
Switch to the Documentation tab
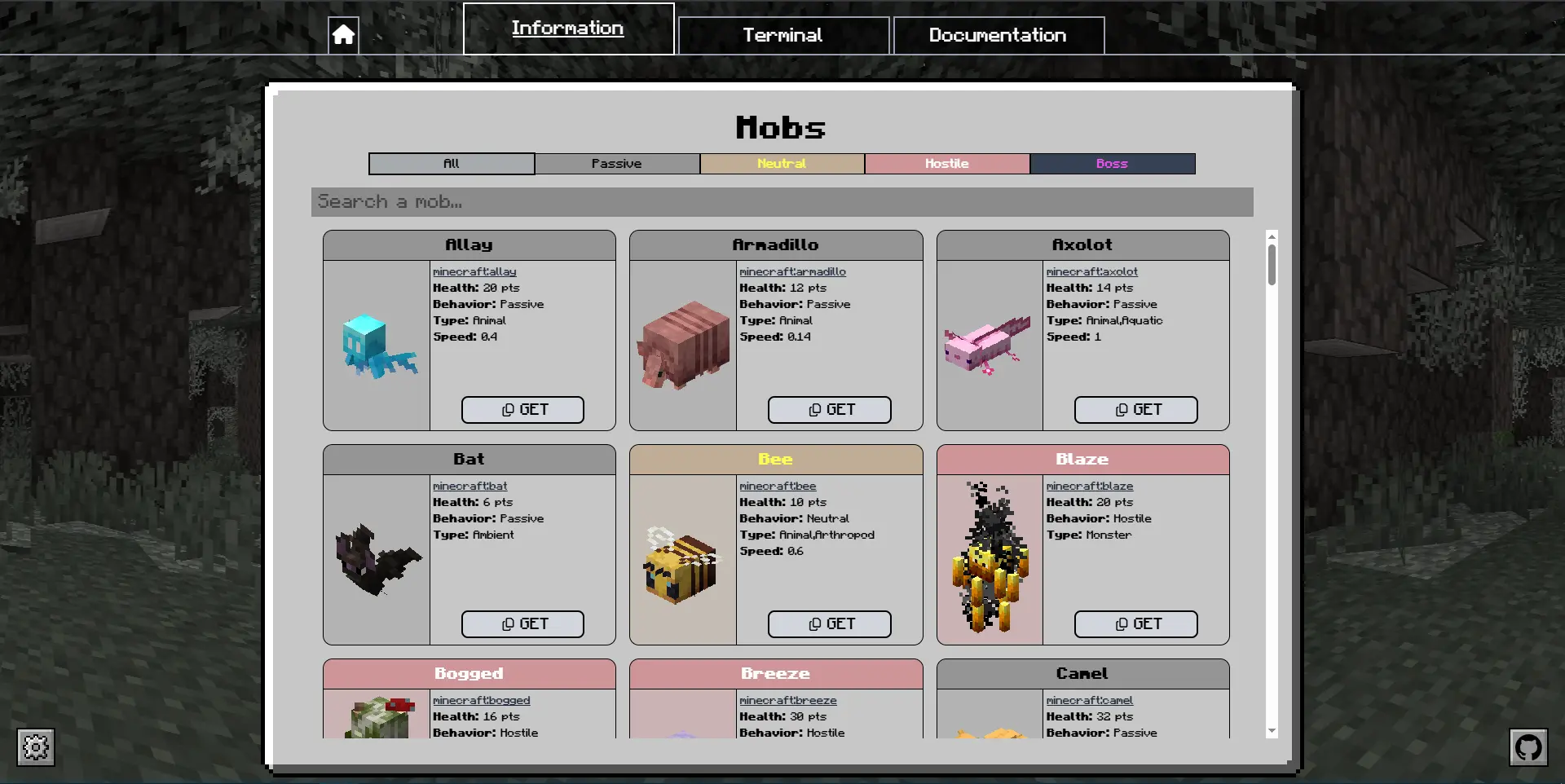pyautogui.click(x=998, y=35)
